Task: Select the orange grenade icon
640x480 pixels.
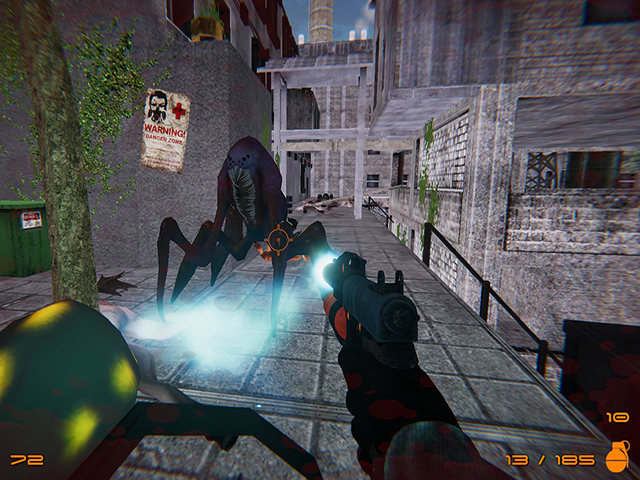Action: [617, 456]
